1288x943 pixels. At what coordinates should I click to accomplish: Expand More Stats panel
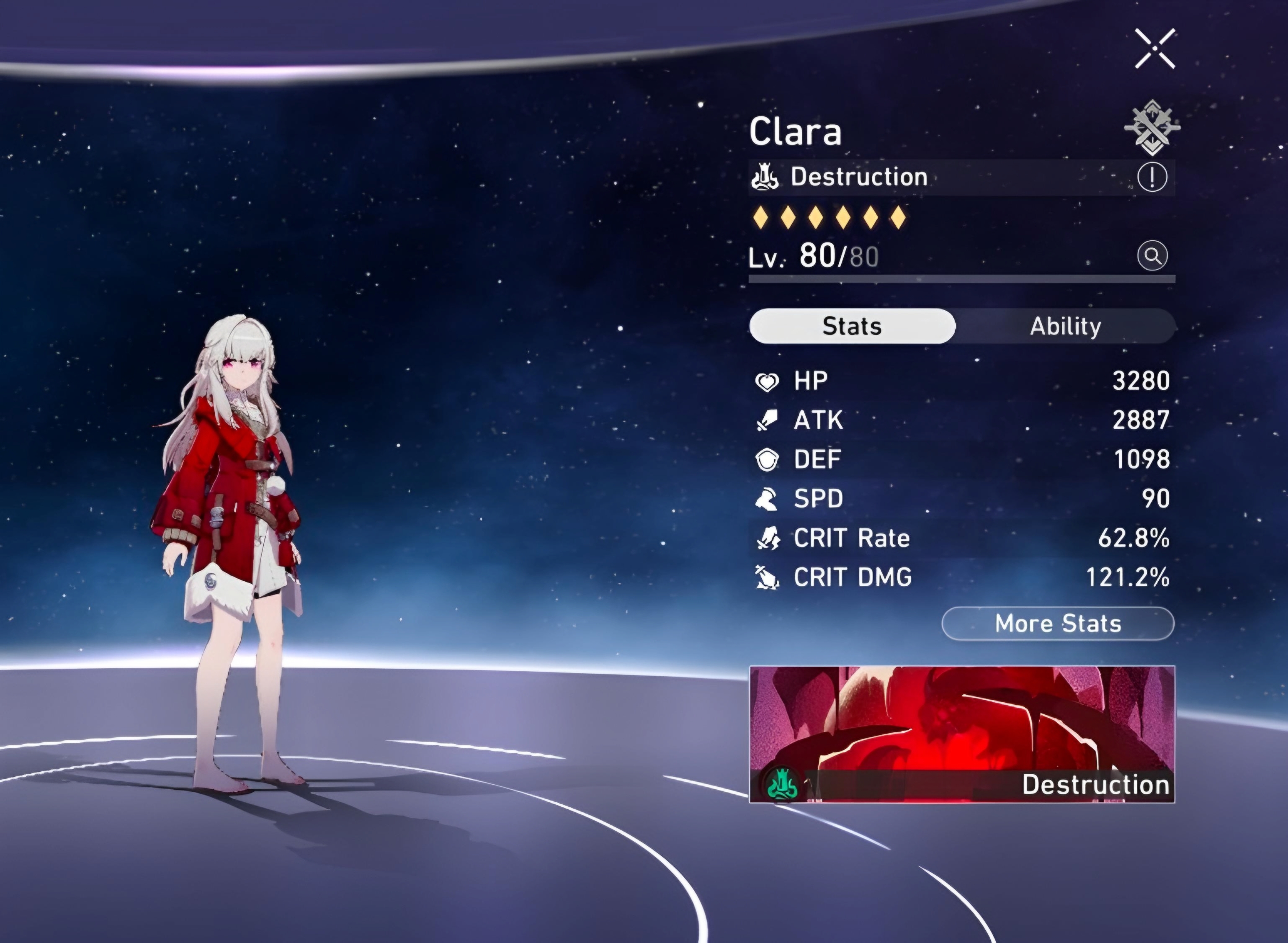coord(1059,624)
